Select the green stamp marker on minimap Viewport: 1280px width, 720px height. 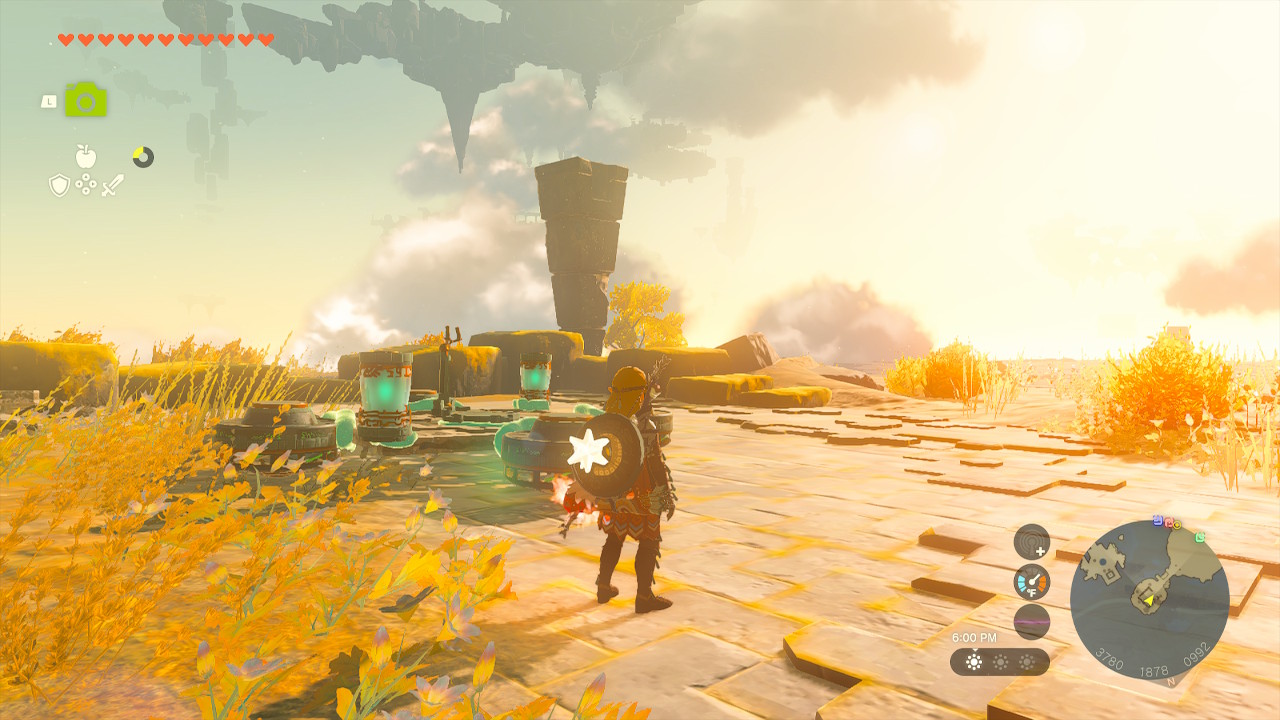[x=1200, y=537]
